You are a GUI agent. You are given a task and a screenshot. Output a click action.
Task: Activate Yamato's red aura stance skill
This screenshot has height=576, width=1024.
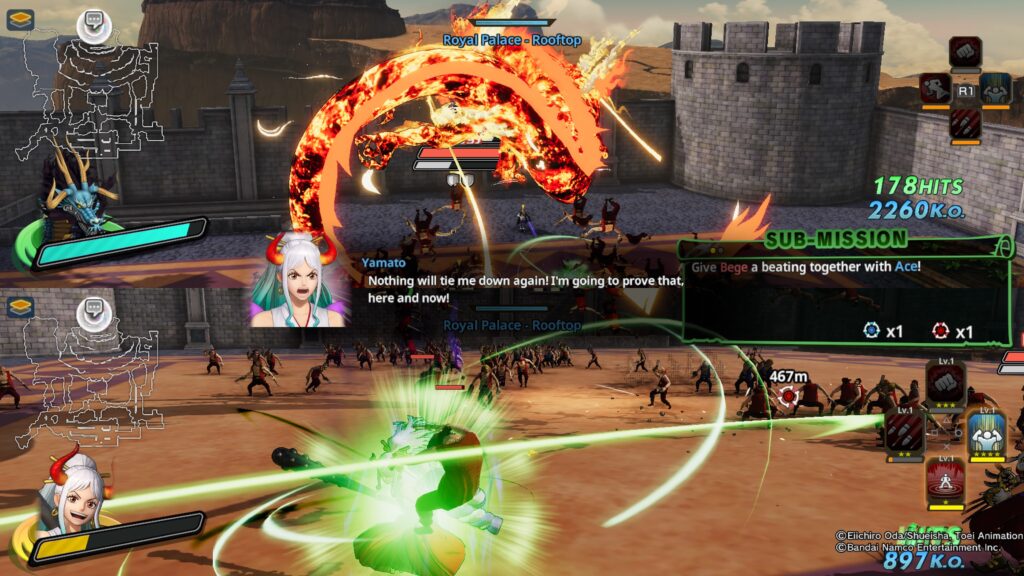(x=945, y=478)
